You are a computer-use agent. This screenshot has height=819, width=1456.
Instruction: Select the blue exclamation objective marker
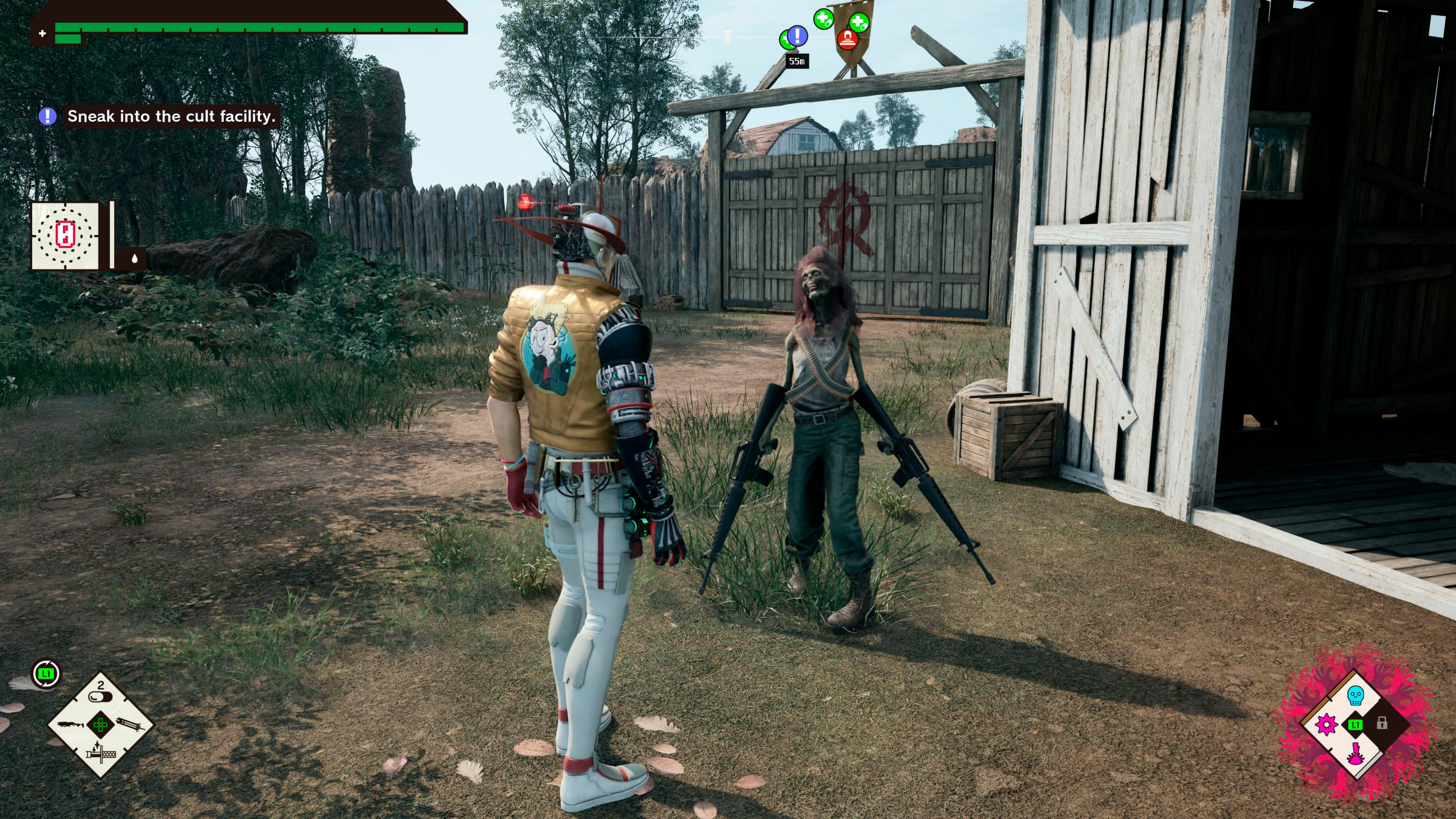coord(797,36)
